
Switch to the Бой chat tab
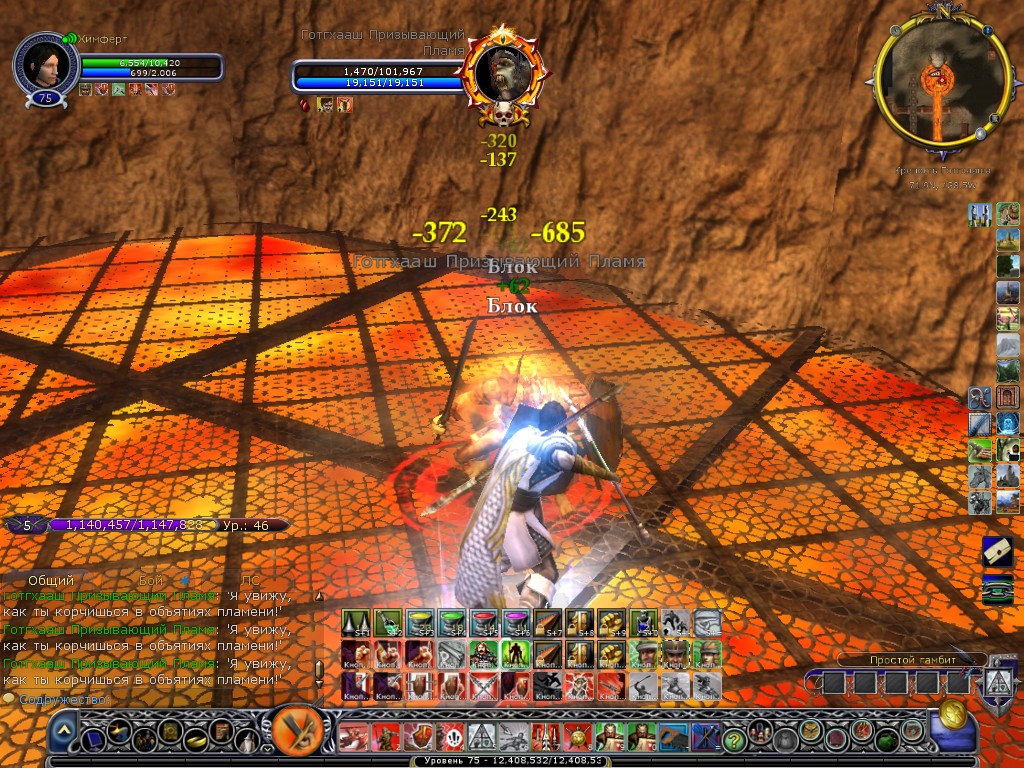coord(151,581)
